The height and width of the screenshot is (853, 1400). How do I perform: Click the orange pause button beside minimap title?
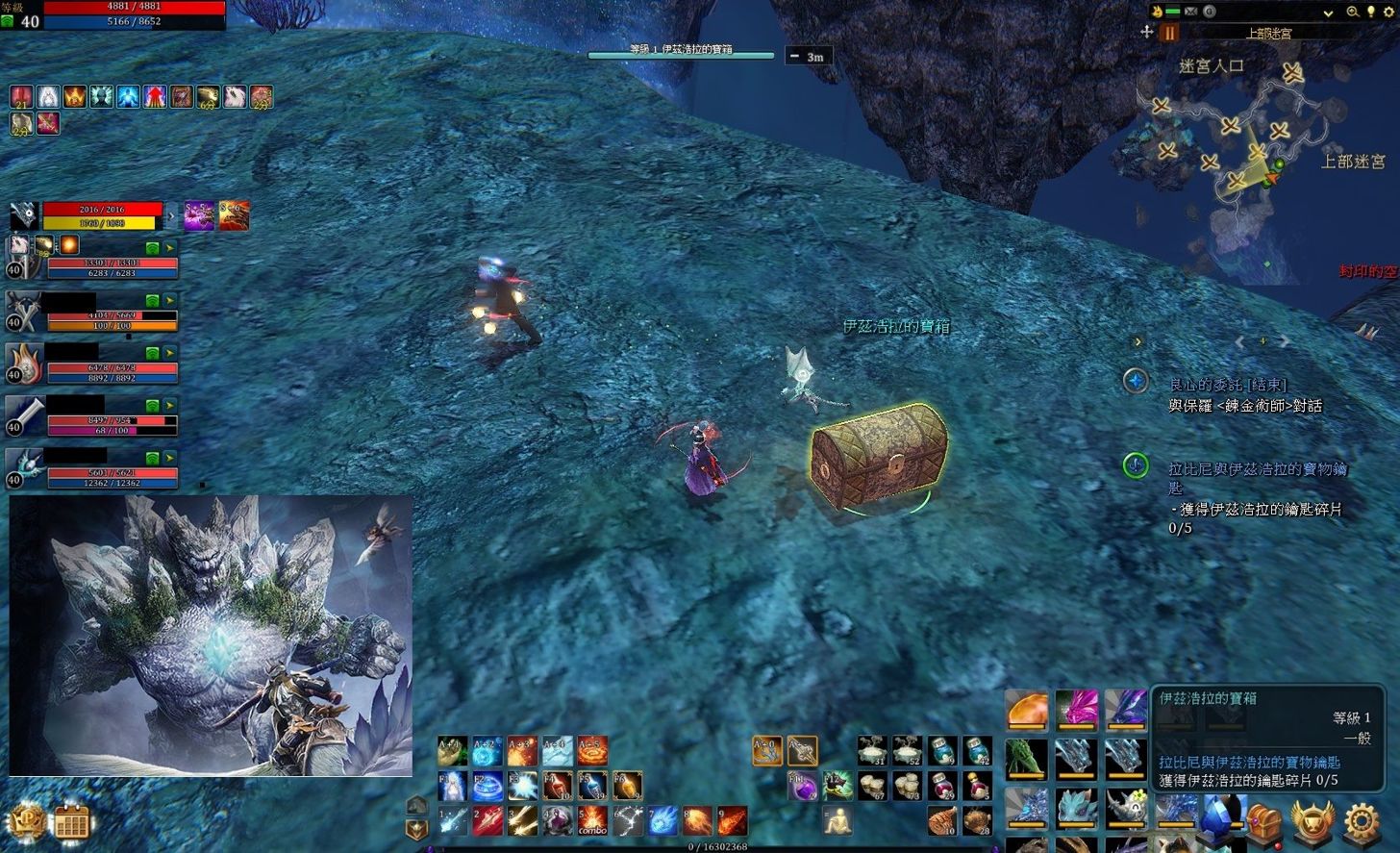point(1170,33)
